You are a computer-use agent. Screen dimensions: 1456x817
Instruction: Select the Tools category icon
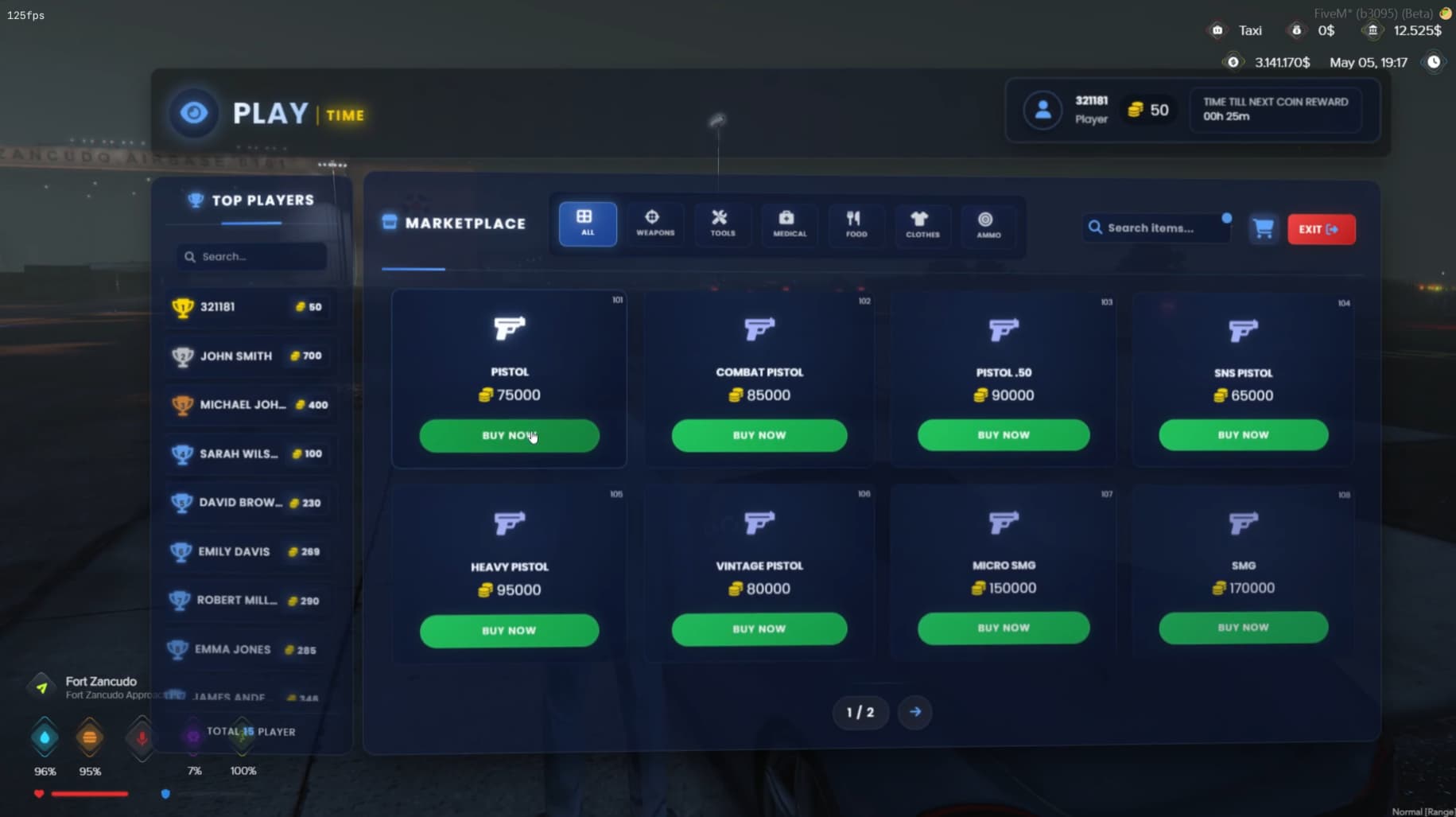pyautogui.click(x=721, y=224)
